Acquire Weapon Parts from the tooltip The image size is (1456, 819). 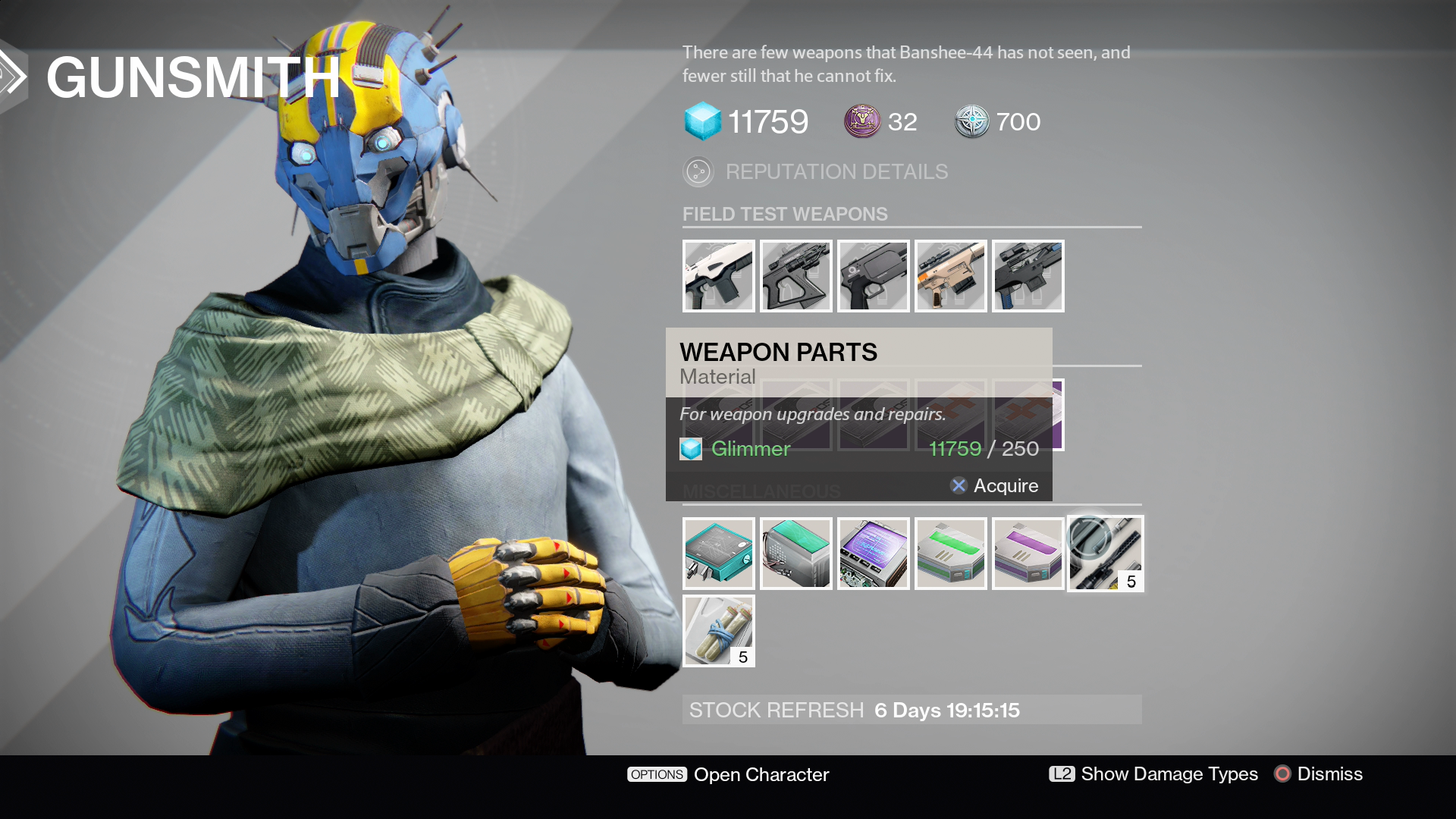(x=994, y=485)
